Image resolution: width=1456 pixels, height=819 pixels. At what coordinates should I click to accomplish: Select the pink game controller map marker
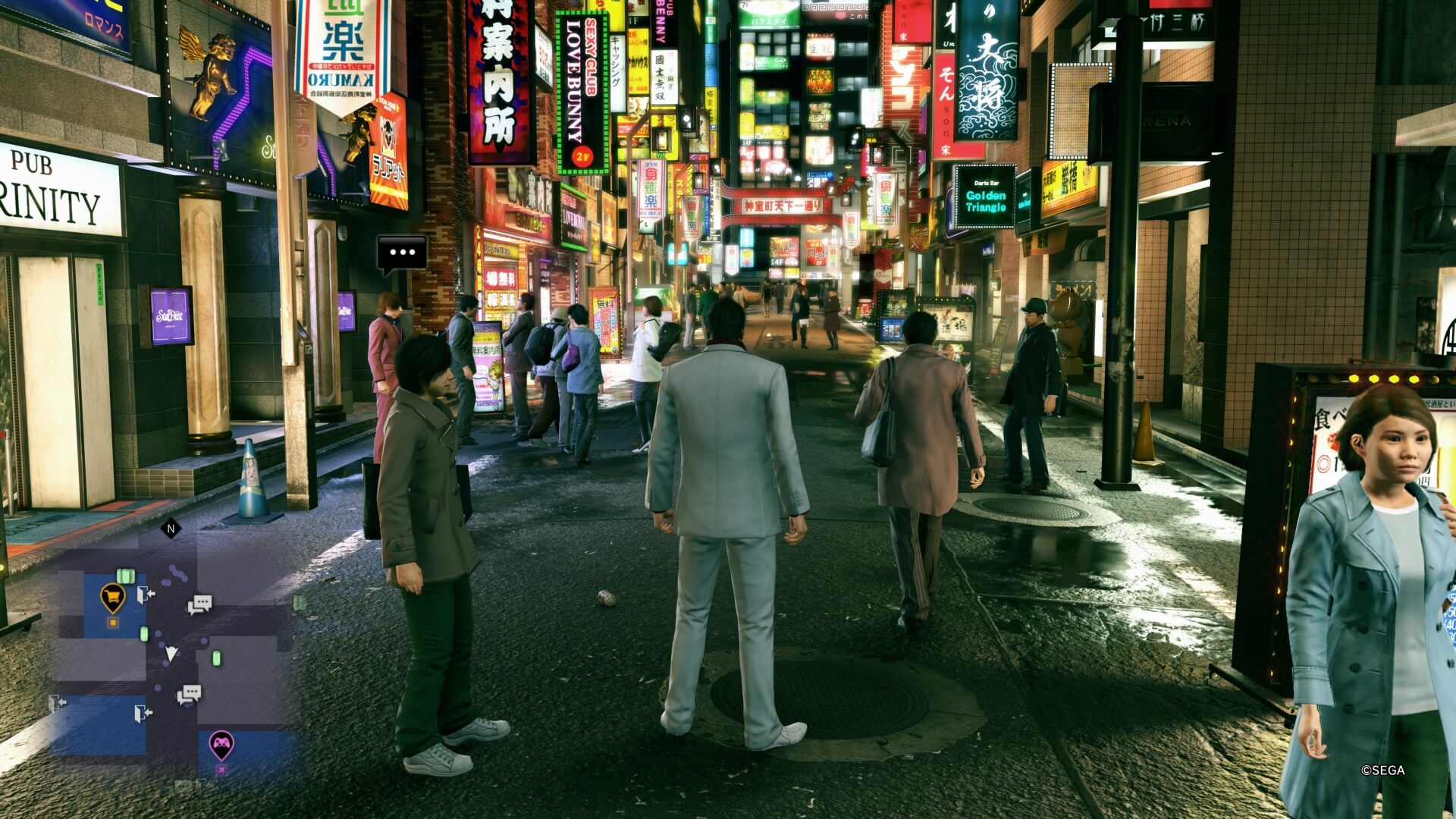[221, 744]
